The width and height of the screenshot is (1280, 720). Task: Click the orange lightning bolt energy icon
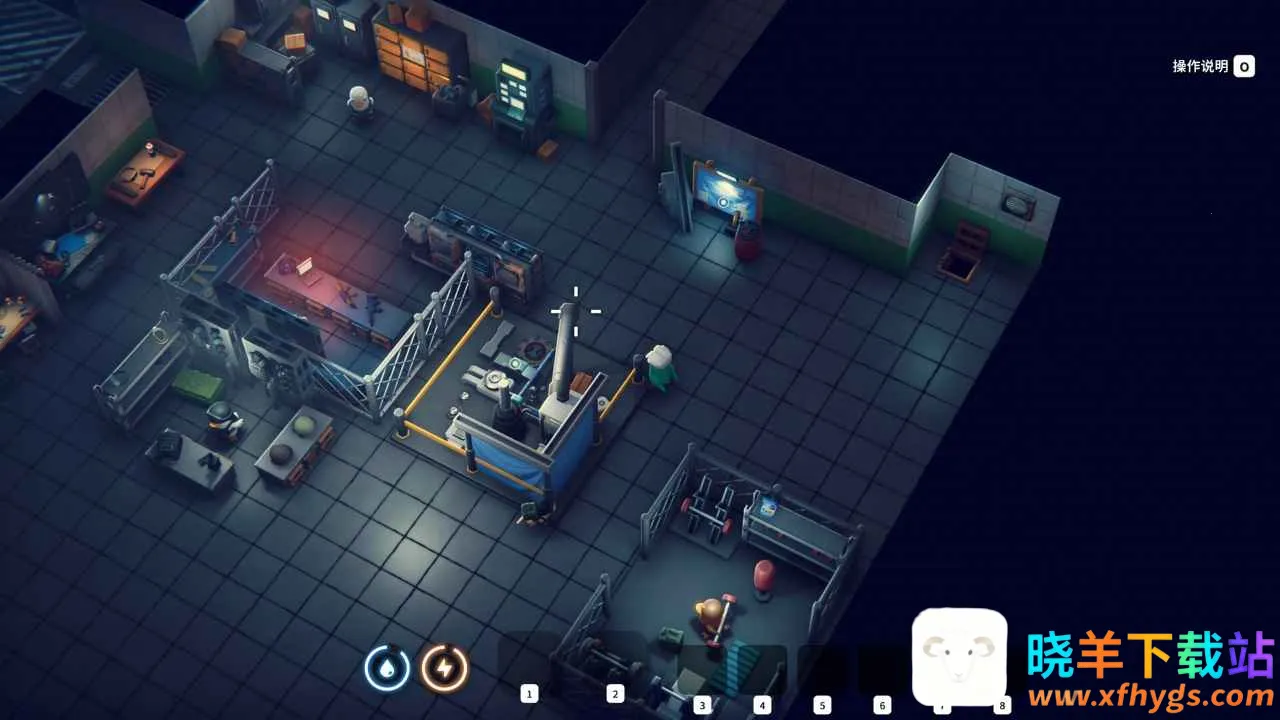[444, 668]
